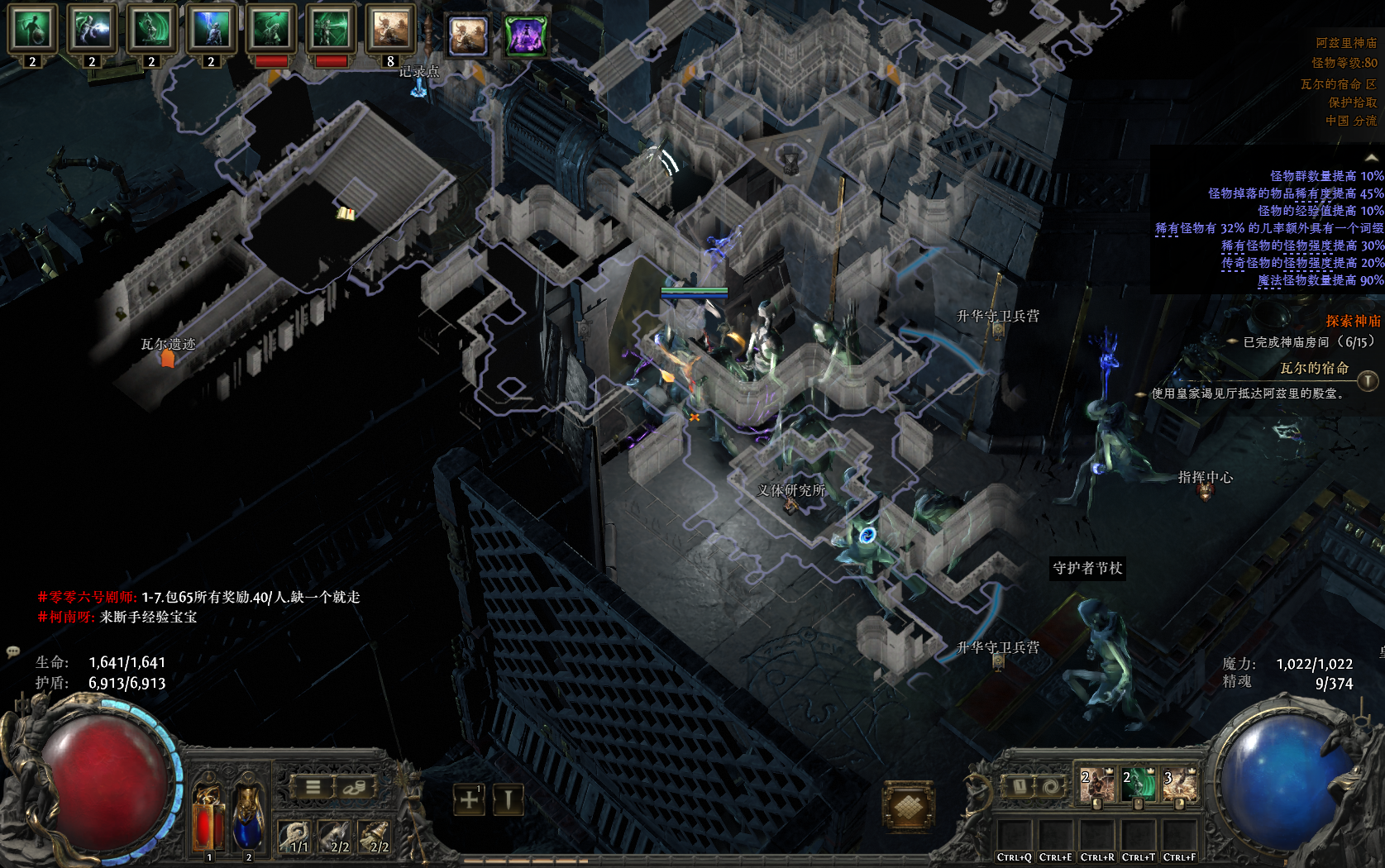This screenshot has width=1385, height=868.
Task: Collapse the map modifiers list arrow
Action: coord(1372,158)
